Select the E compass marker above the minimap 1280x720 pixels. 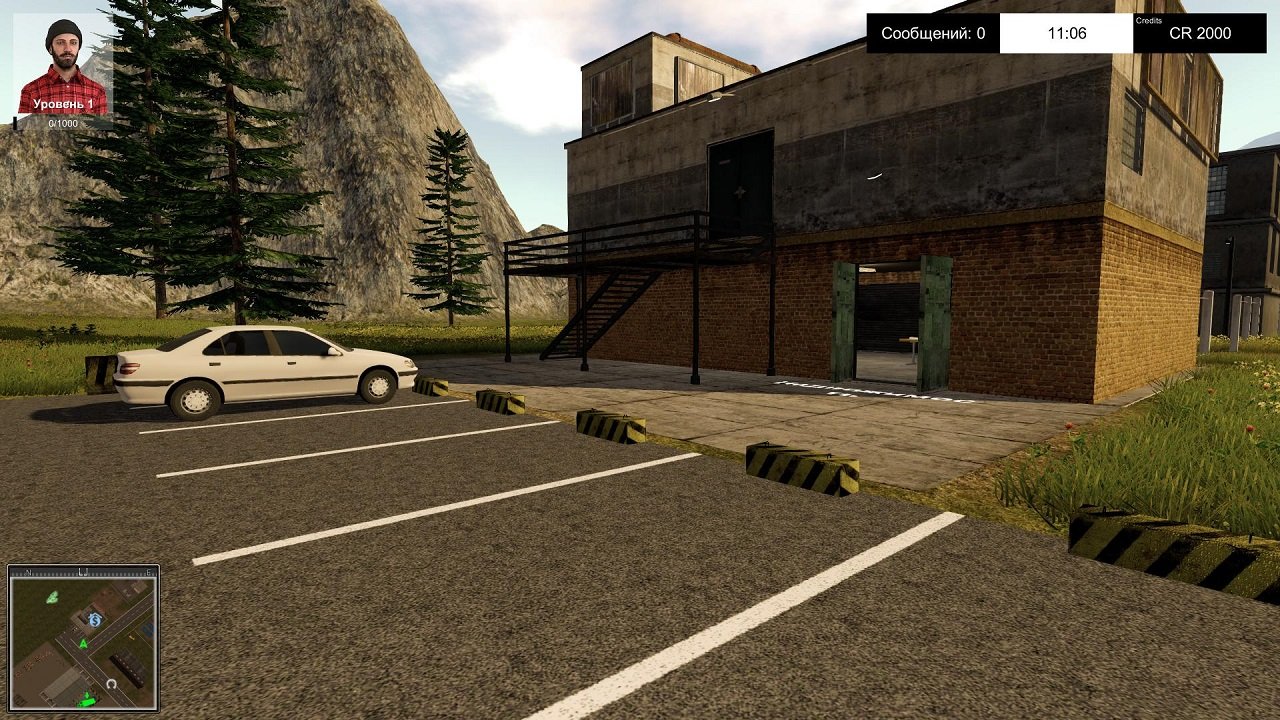(149, 572)
